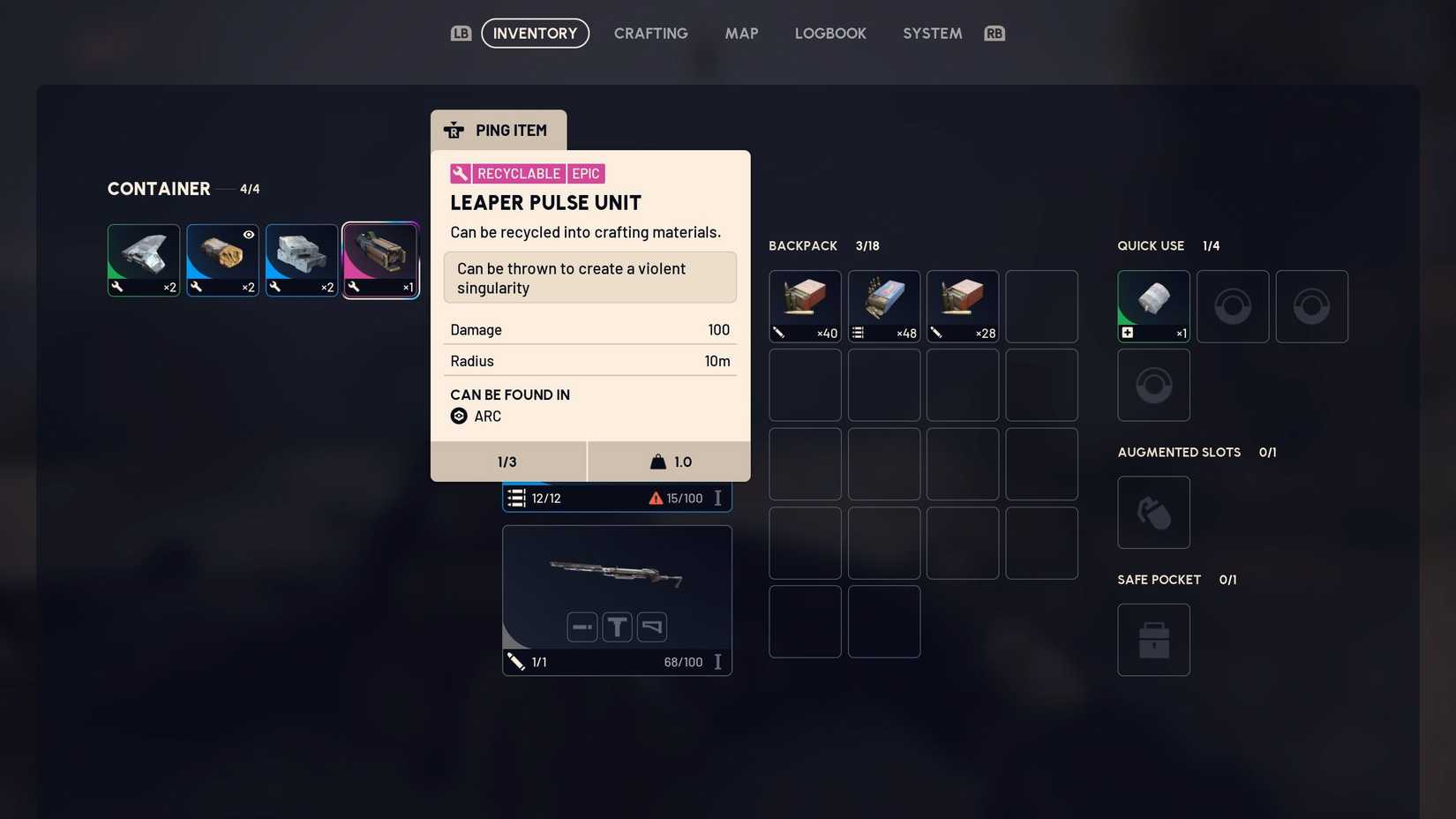The image size is (1456, 819).
Task: Click the grenade icon in Augmented Slots
Action: 1153,512
